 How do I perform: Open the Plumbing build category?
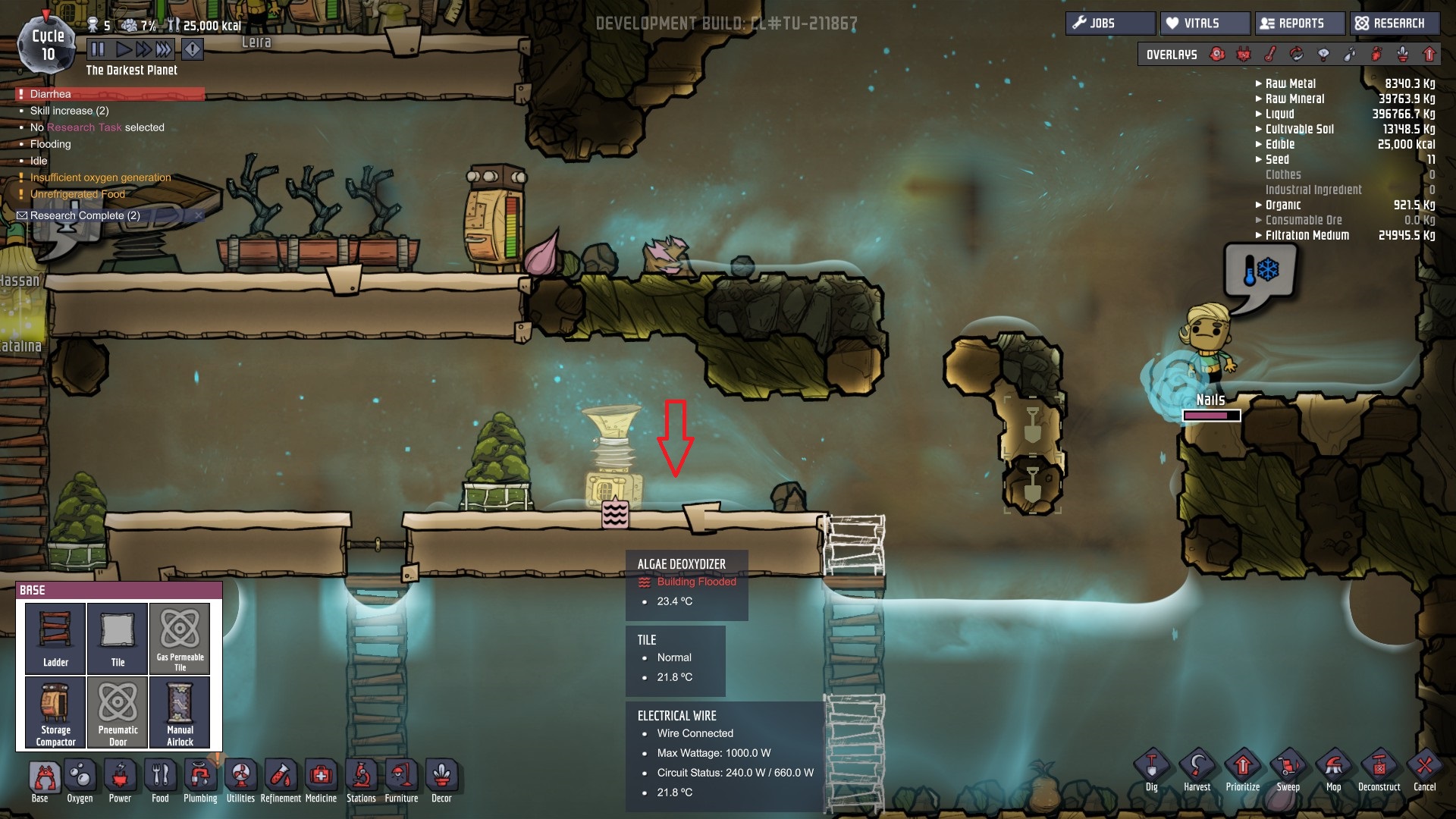pyautogui.click(x=200, y=780)
